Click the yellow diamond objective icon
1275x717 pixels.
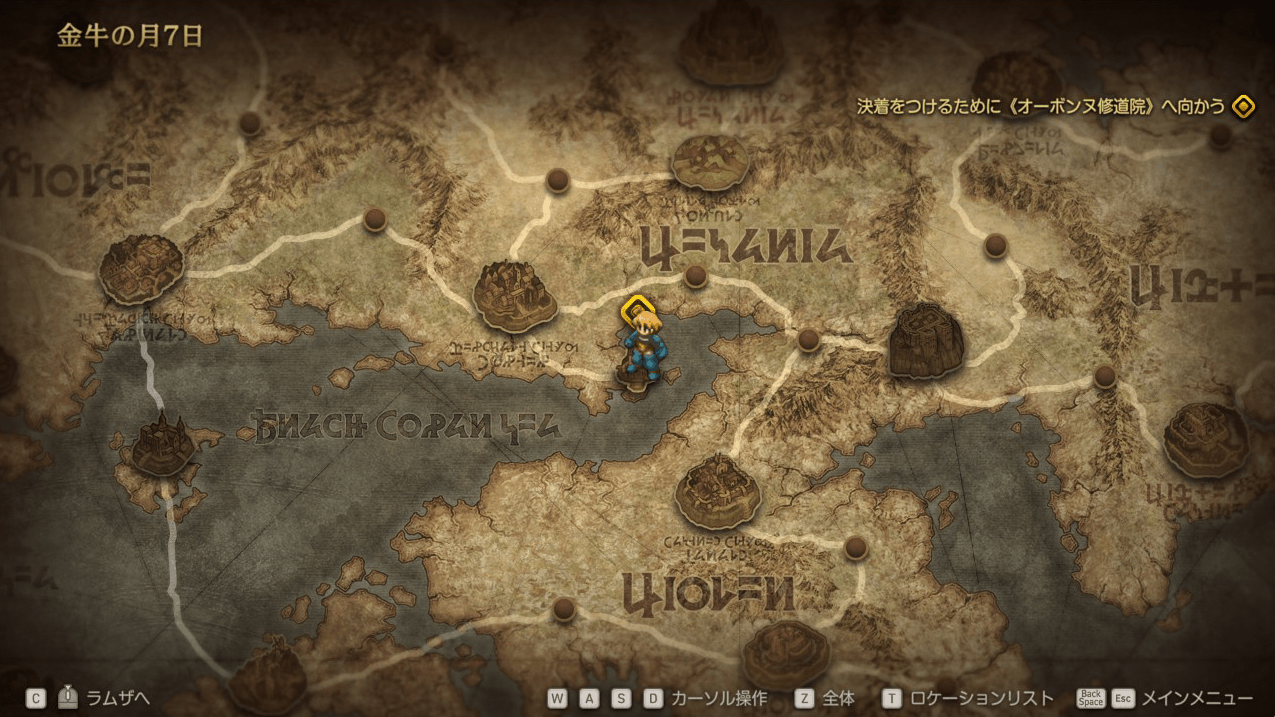1243,106
